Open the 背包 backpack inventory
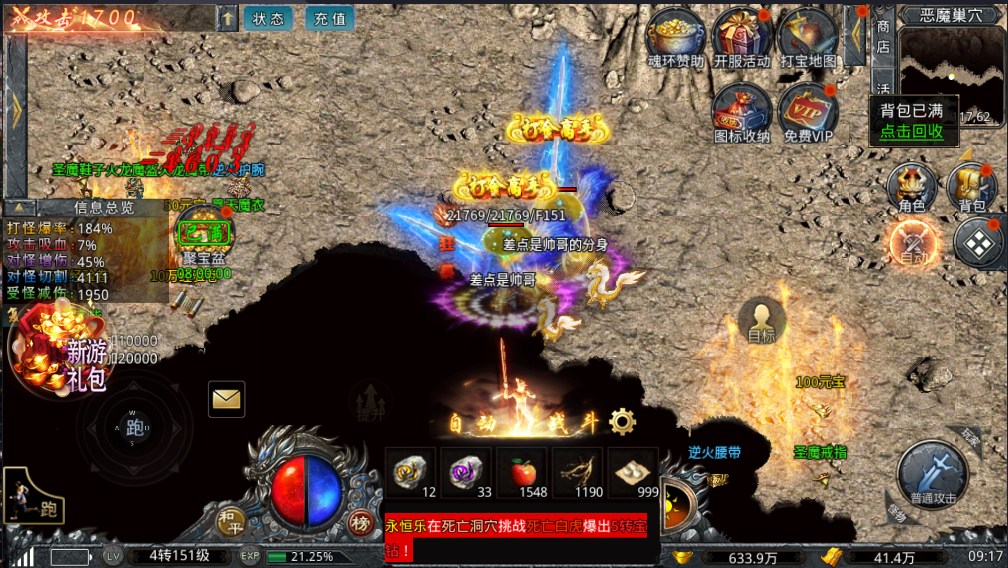The image size is (1008, 568). (x=971, y=186)
